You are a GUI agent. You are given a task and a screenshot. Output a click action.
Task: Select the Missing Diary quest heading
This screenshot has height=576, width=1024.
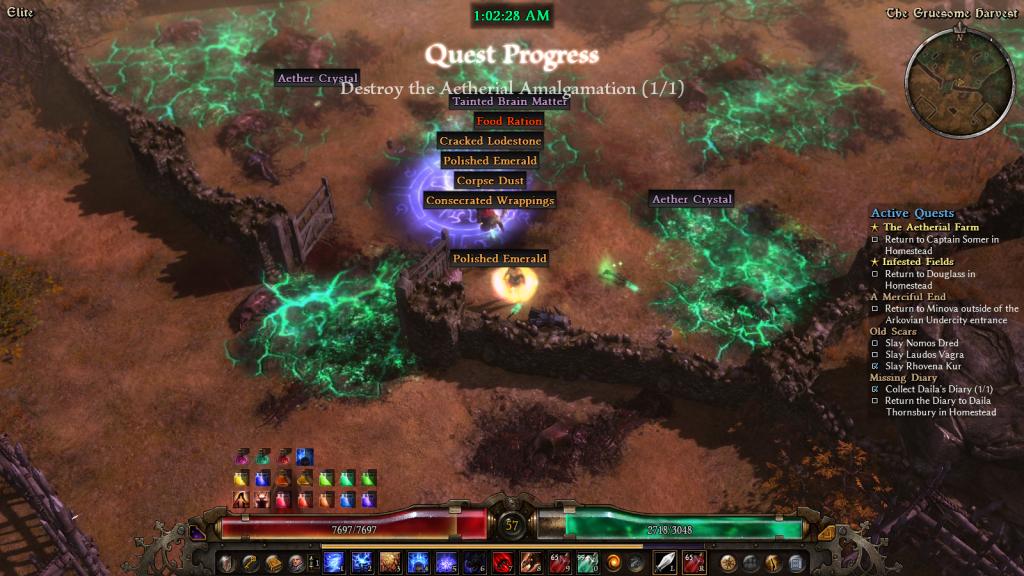(x=903, y=378)
